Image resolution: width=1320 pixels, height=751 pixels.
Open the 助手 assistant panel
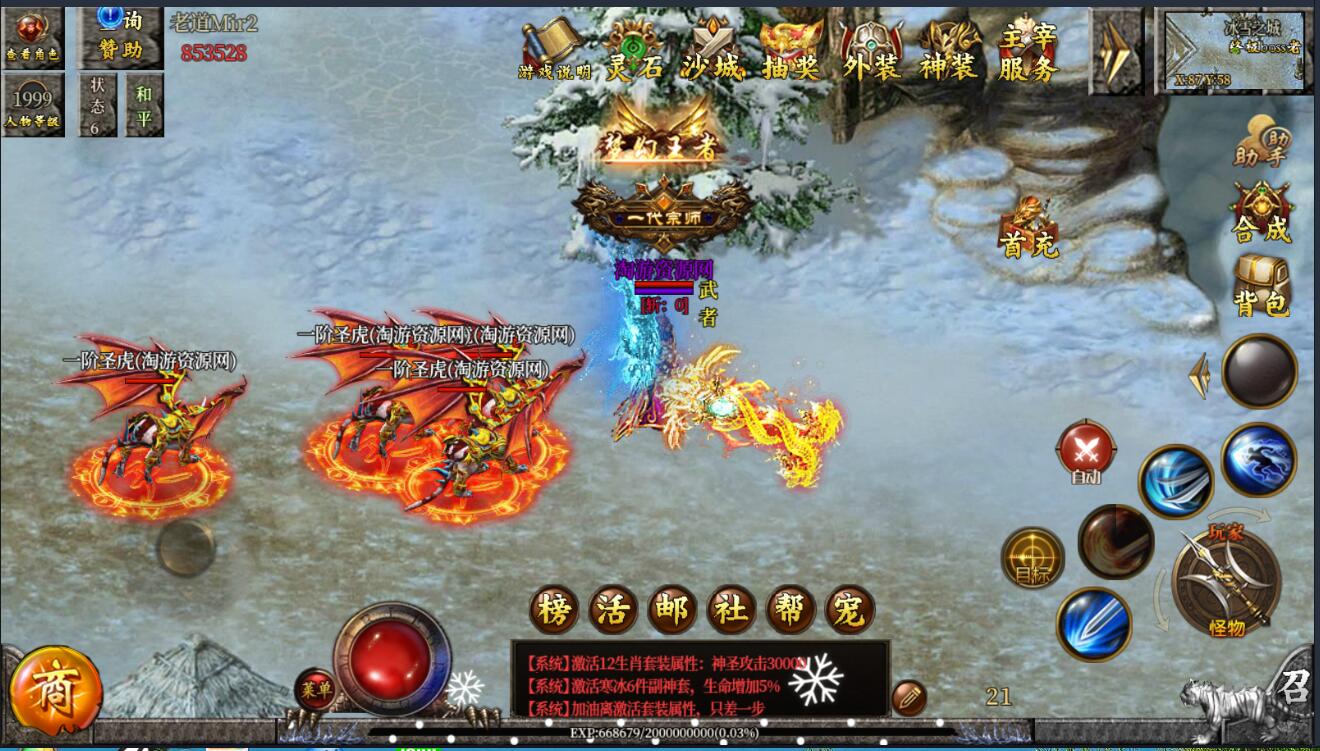1262,142
